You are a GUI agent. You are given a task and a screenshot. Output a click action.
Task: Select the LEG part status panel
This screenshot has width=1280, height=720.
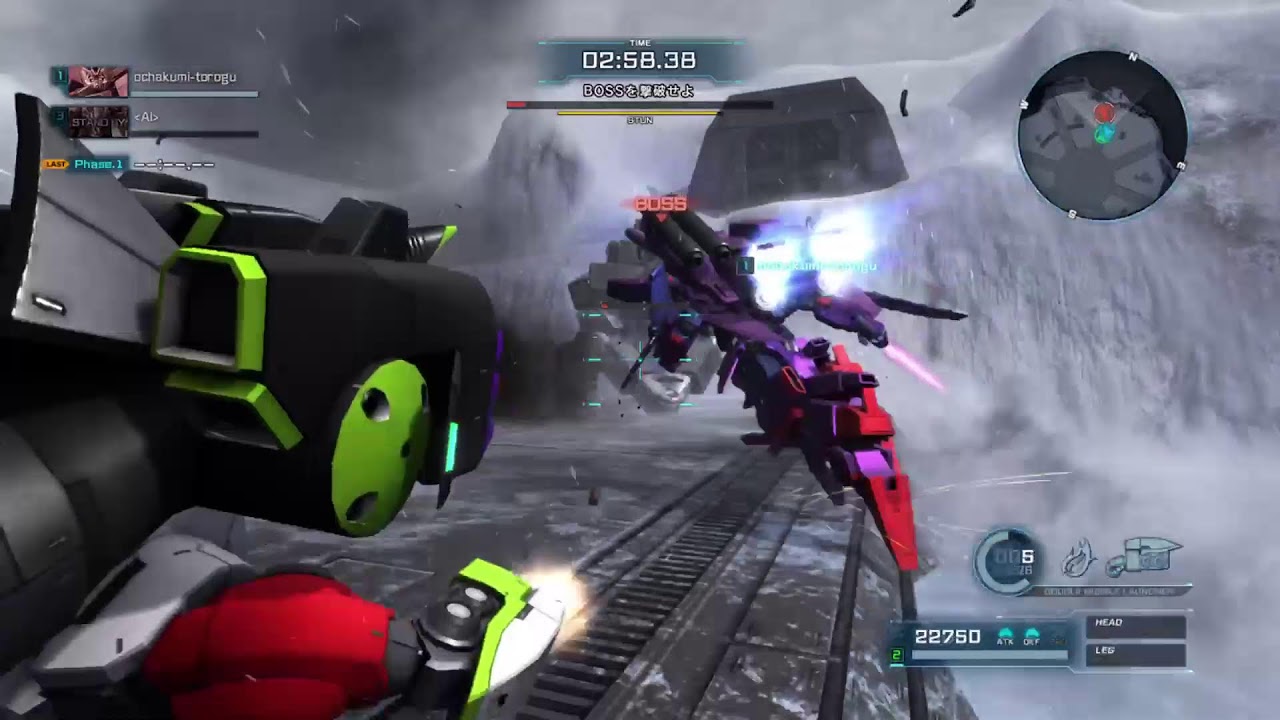coord(1136,653)
